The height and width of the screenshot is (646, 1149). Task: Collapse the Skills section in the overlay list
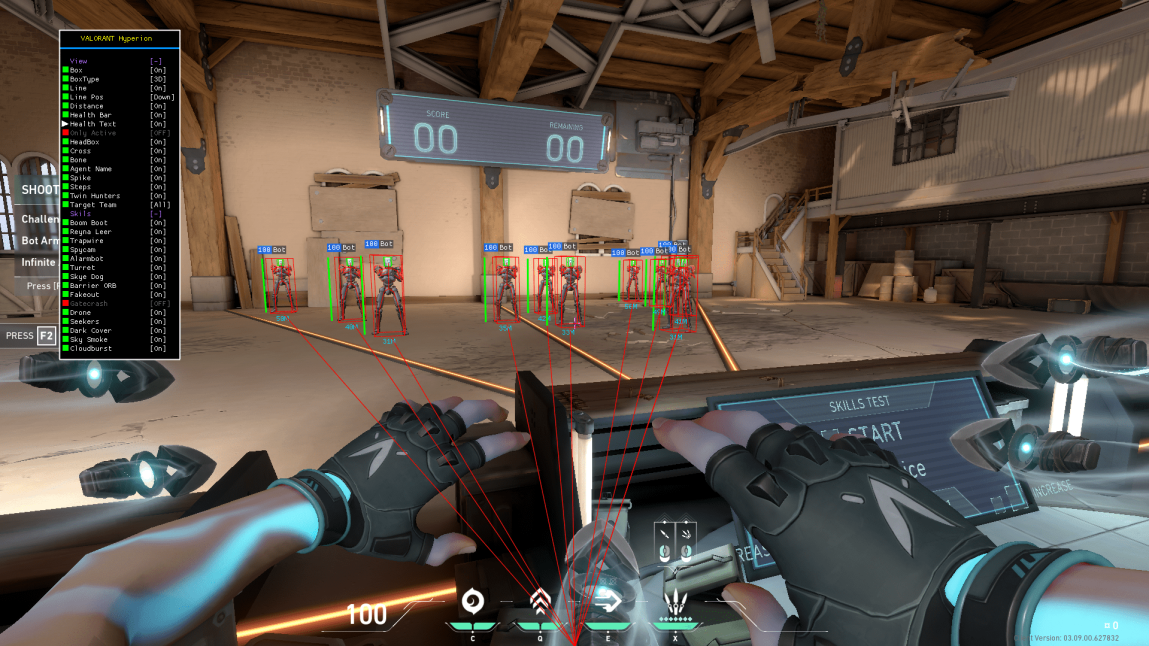(156, 214)
